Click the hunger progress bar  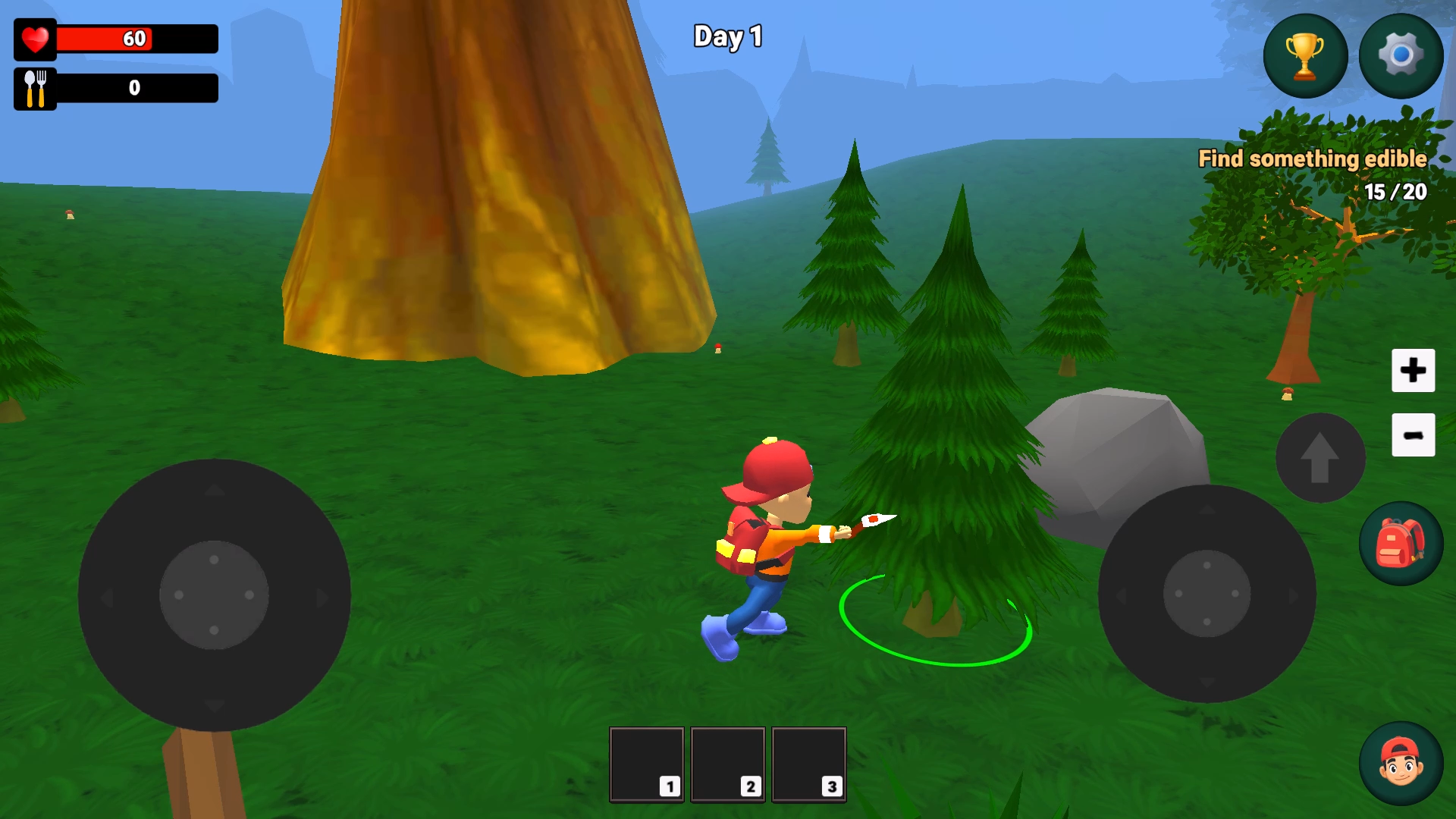(x=136, y=89)
